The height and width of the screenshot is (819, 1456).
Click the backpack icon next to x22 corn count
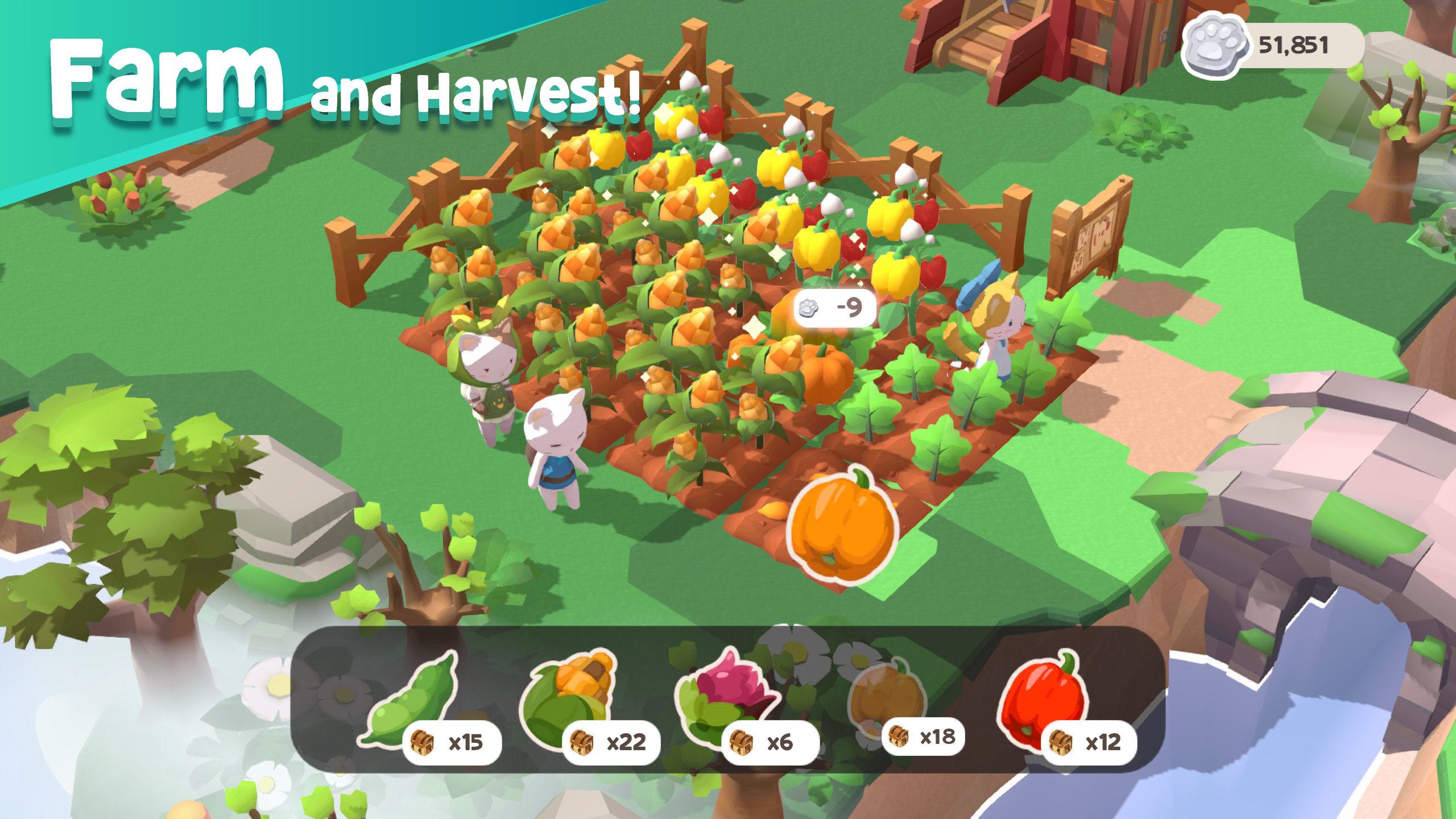click(x=581, y=741)
